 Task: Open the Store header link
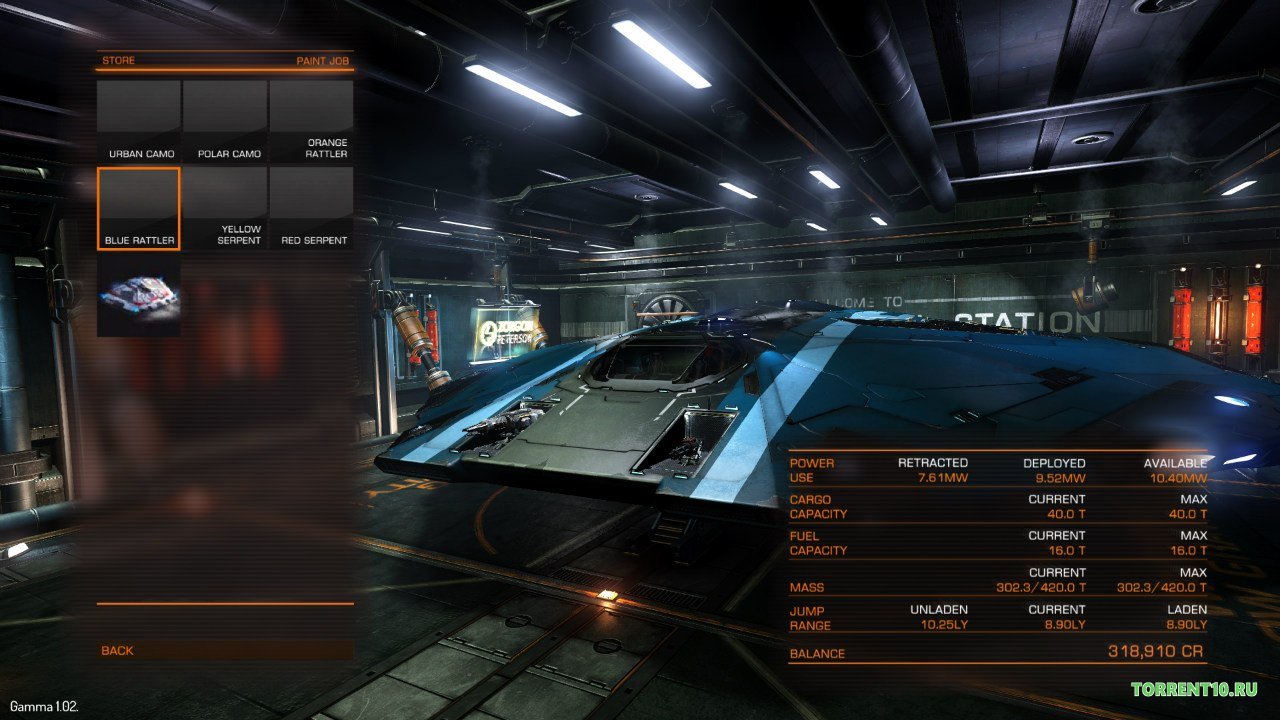pos(118,61)
